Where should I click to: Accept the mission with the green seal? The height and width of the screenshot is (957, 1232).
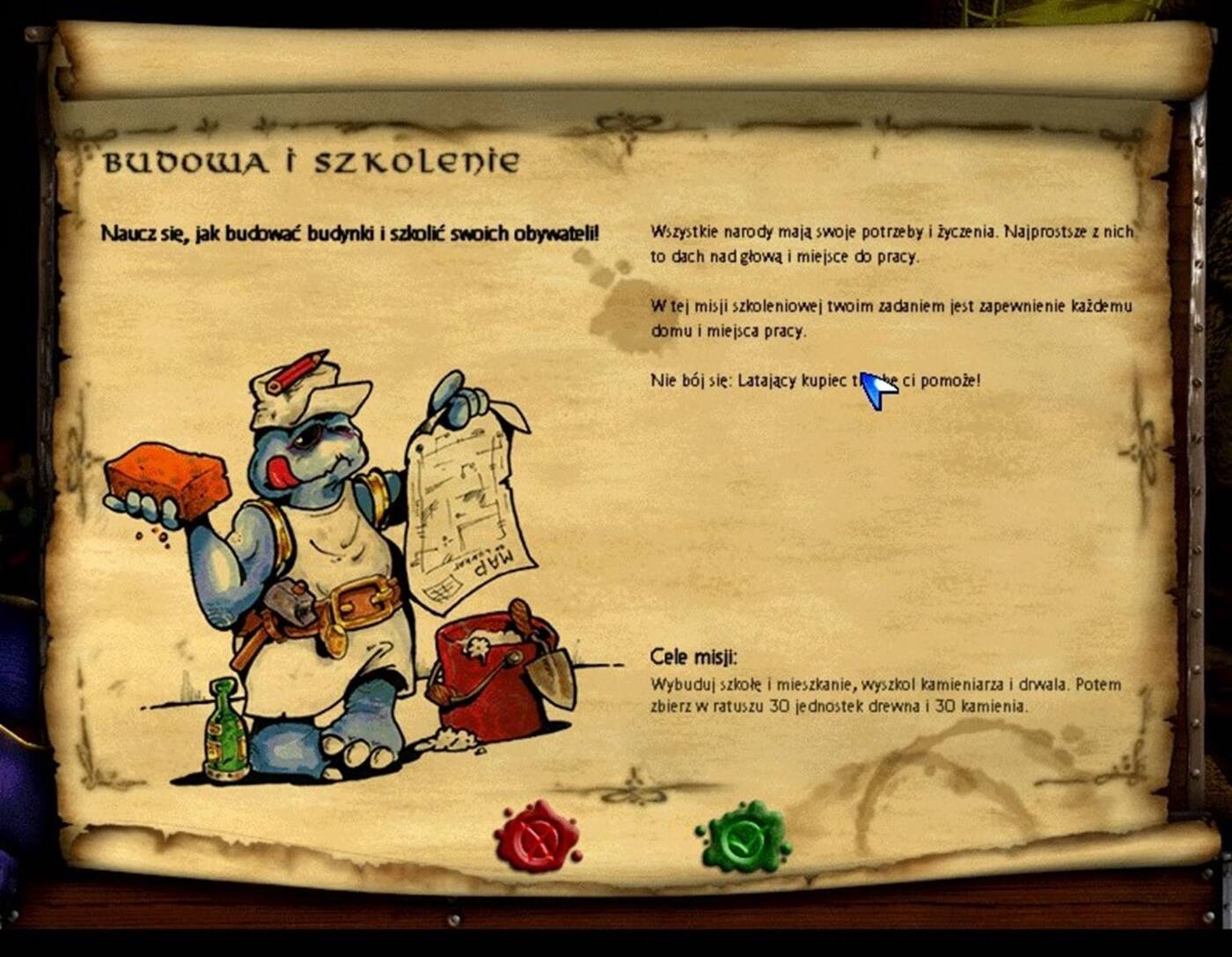(743, 836)
